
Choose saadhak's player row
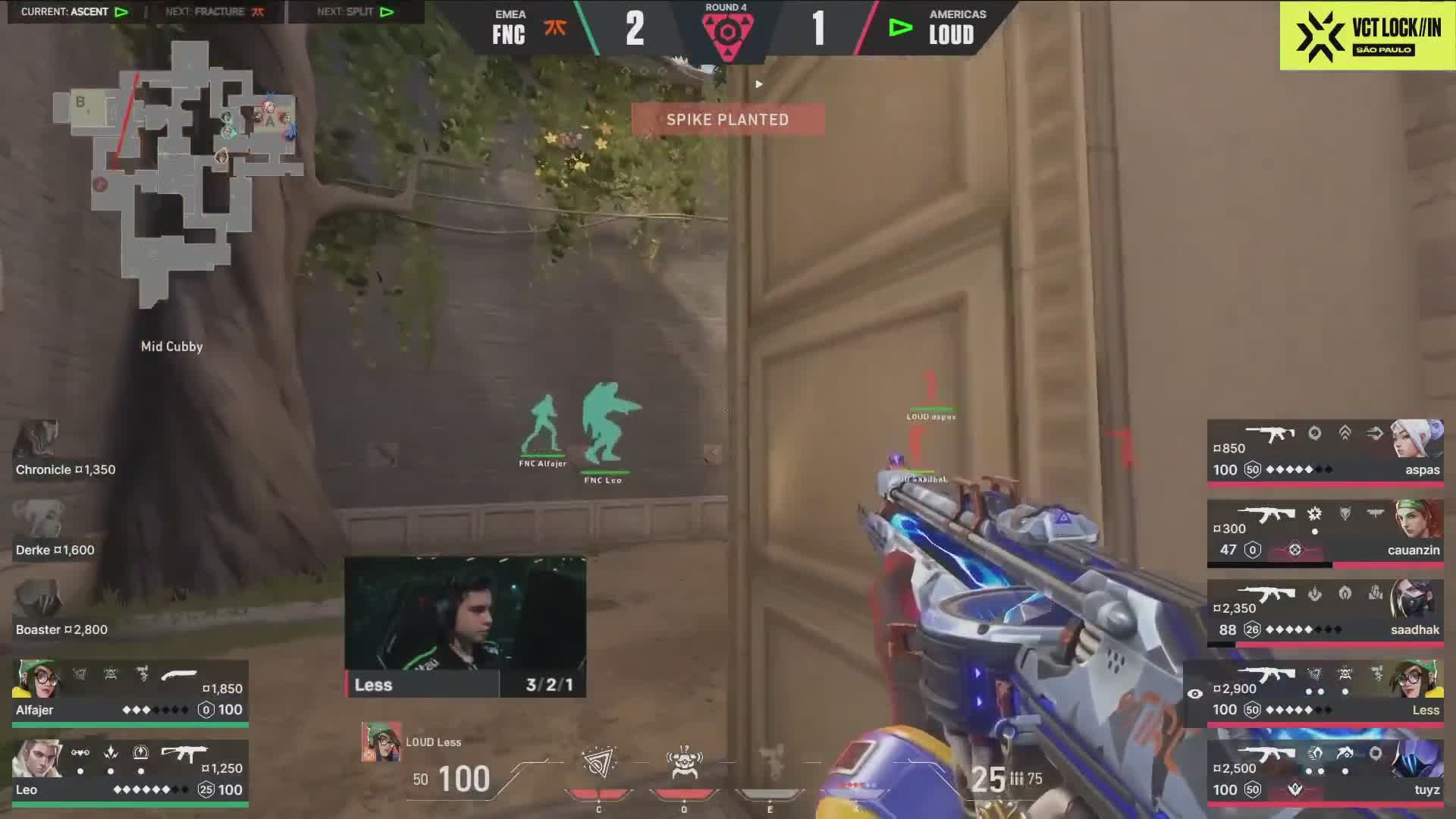[x=1326, y=612]
